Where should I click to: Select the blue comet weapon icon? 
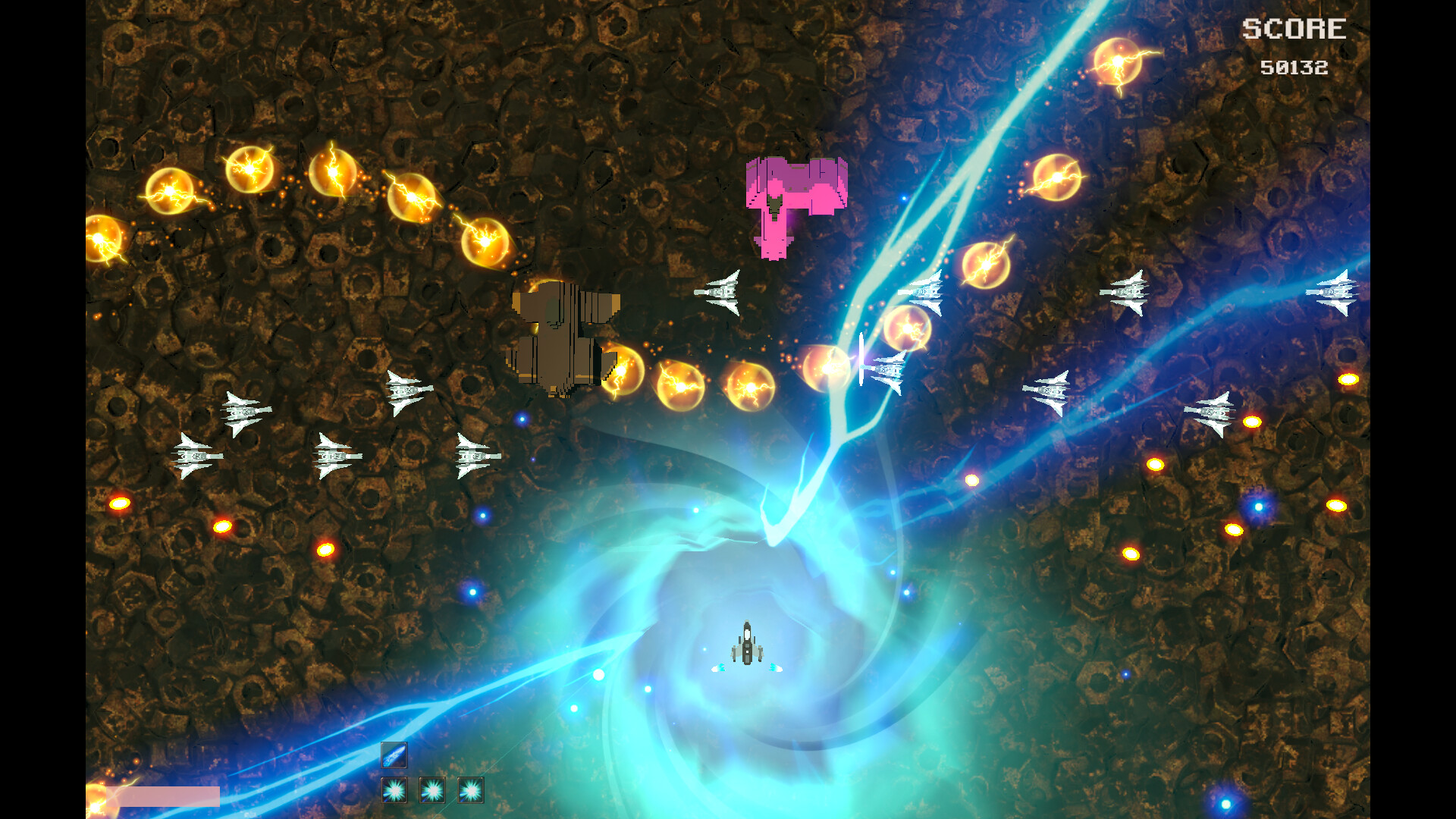coord(394,755)
